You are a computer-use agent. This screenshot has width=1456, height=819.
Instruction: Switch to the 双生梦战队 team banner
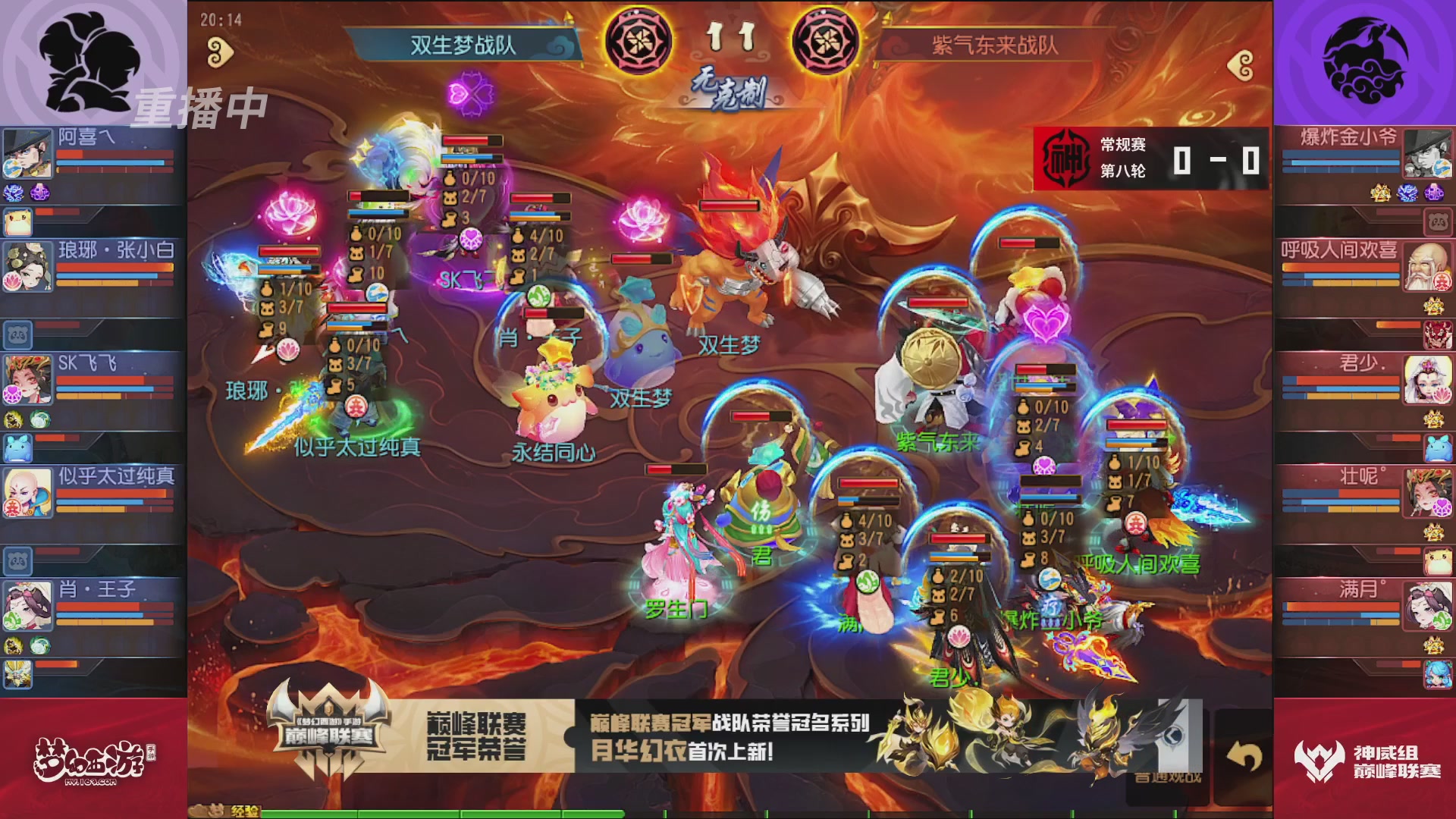click(463, 43)
